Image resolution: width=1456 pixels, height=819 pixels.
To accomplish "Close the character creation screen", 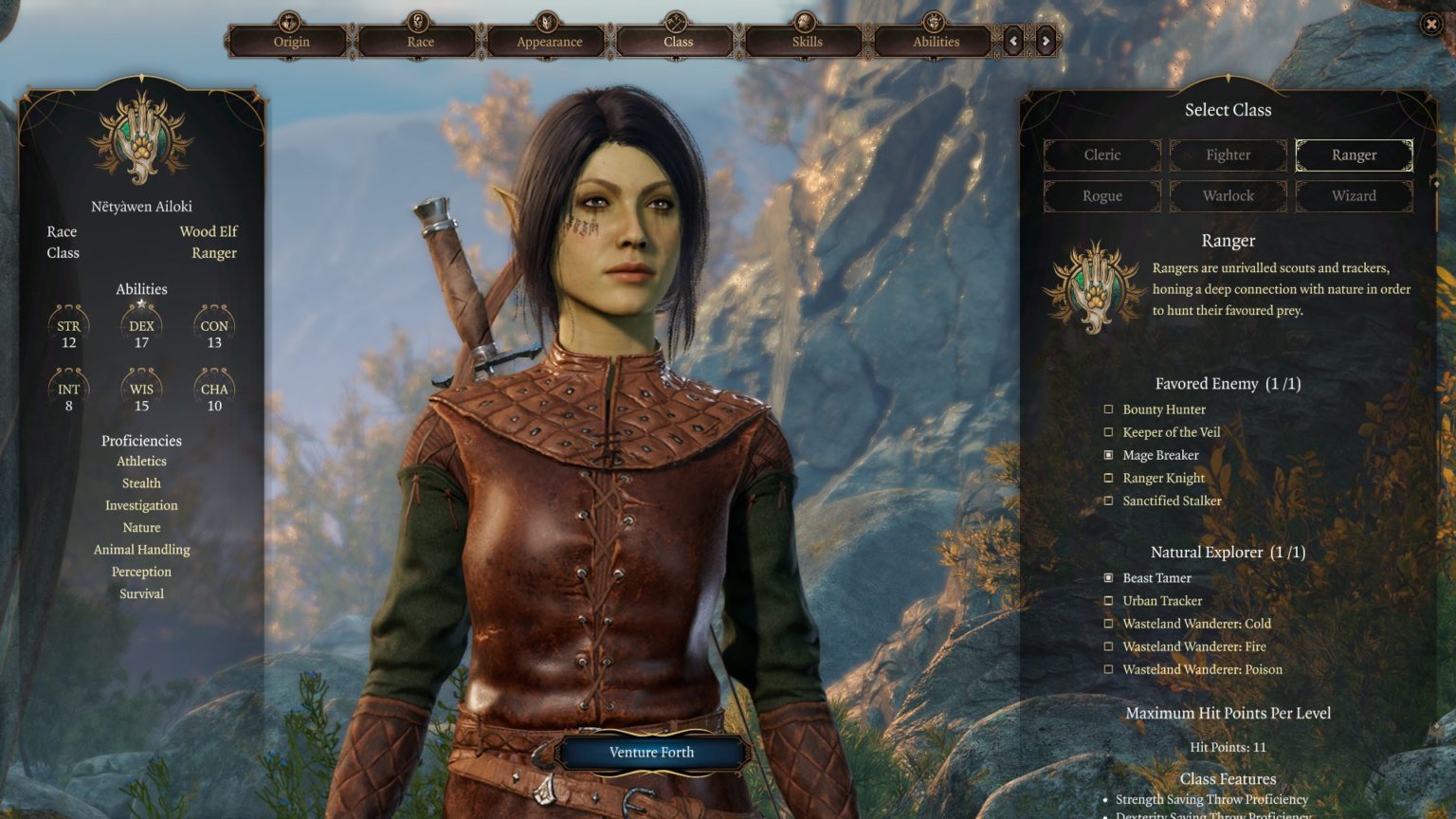I will point(1431,25).
